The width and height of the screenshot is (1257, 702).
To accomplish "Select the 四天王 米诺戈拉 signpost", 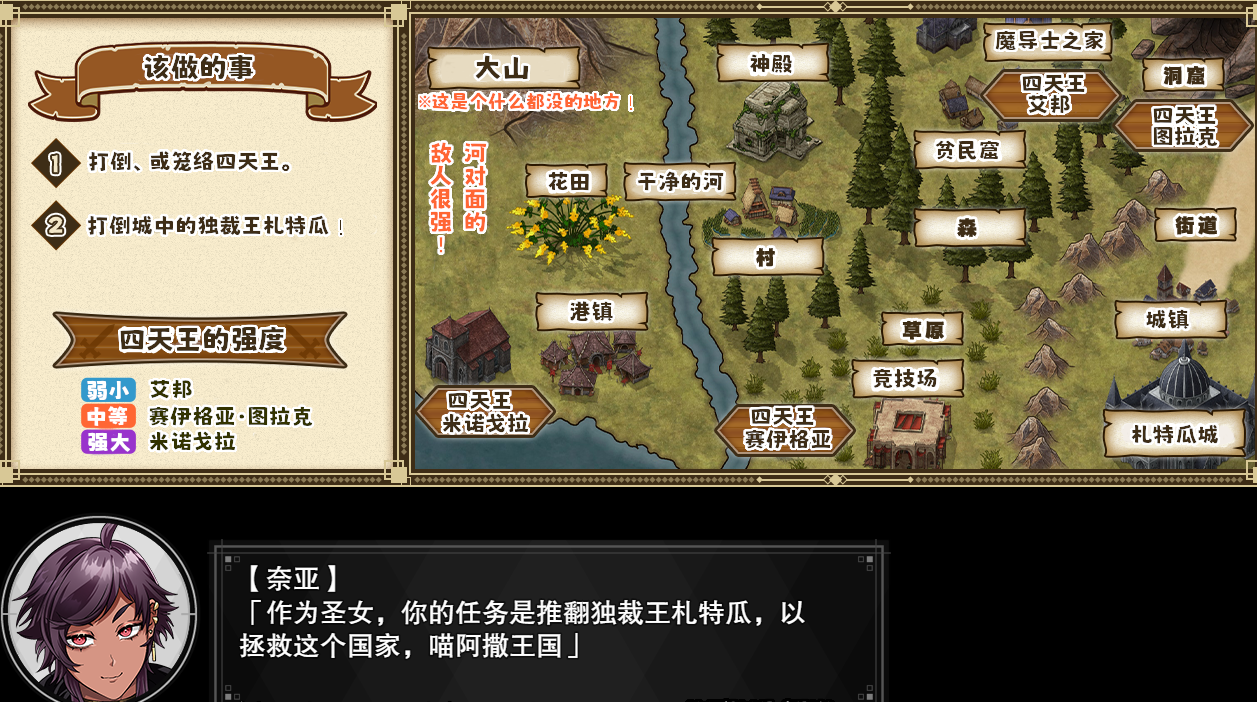I will click(486, 412).
